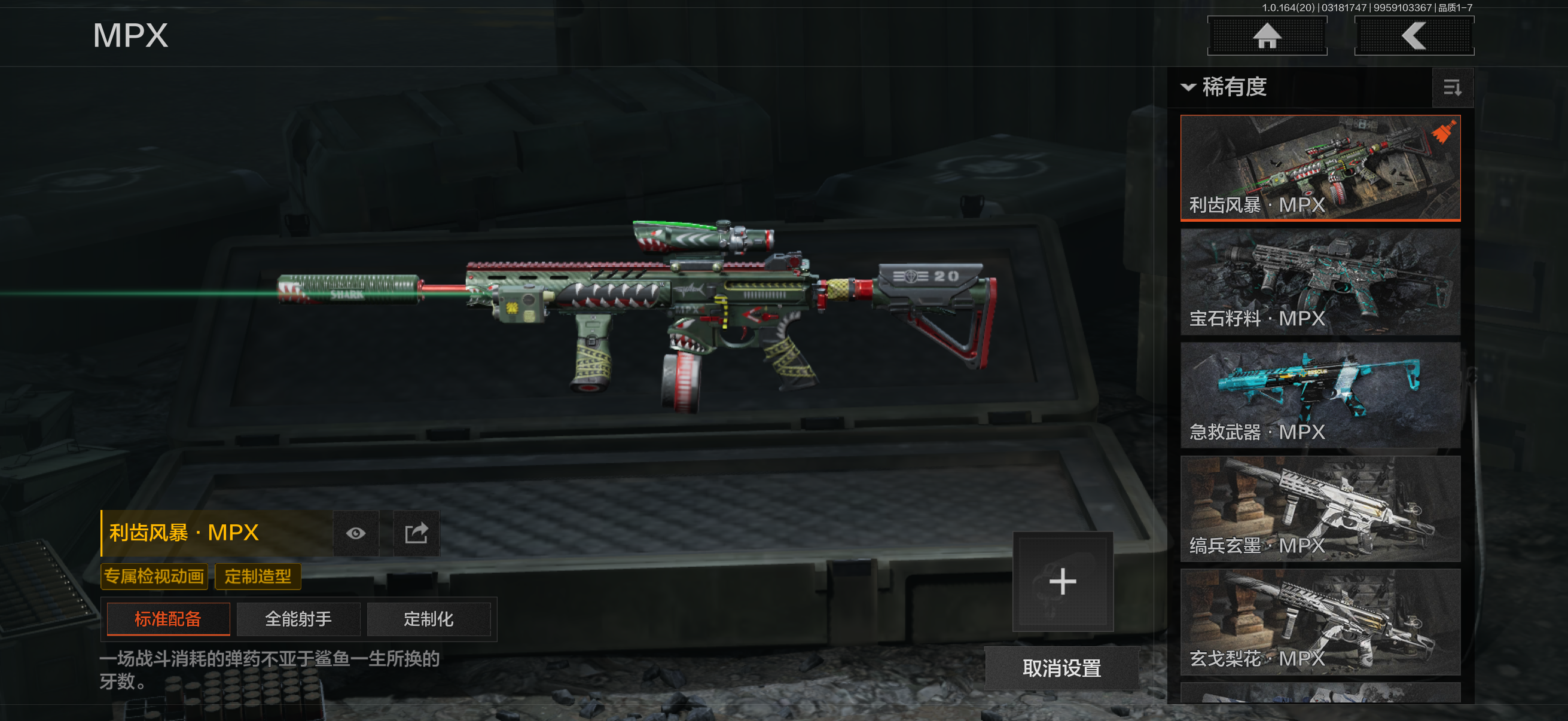This screenshot has width=1568, height=721.
Task: Click the 取消设置 button
Action: point(1061,668)
